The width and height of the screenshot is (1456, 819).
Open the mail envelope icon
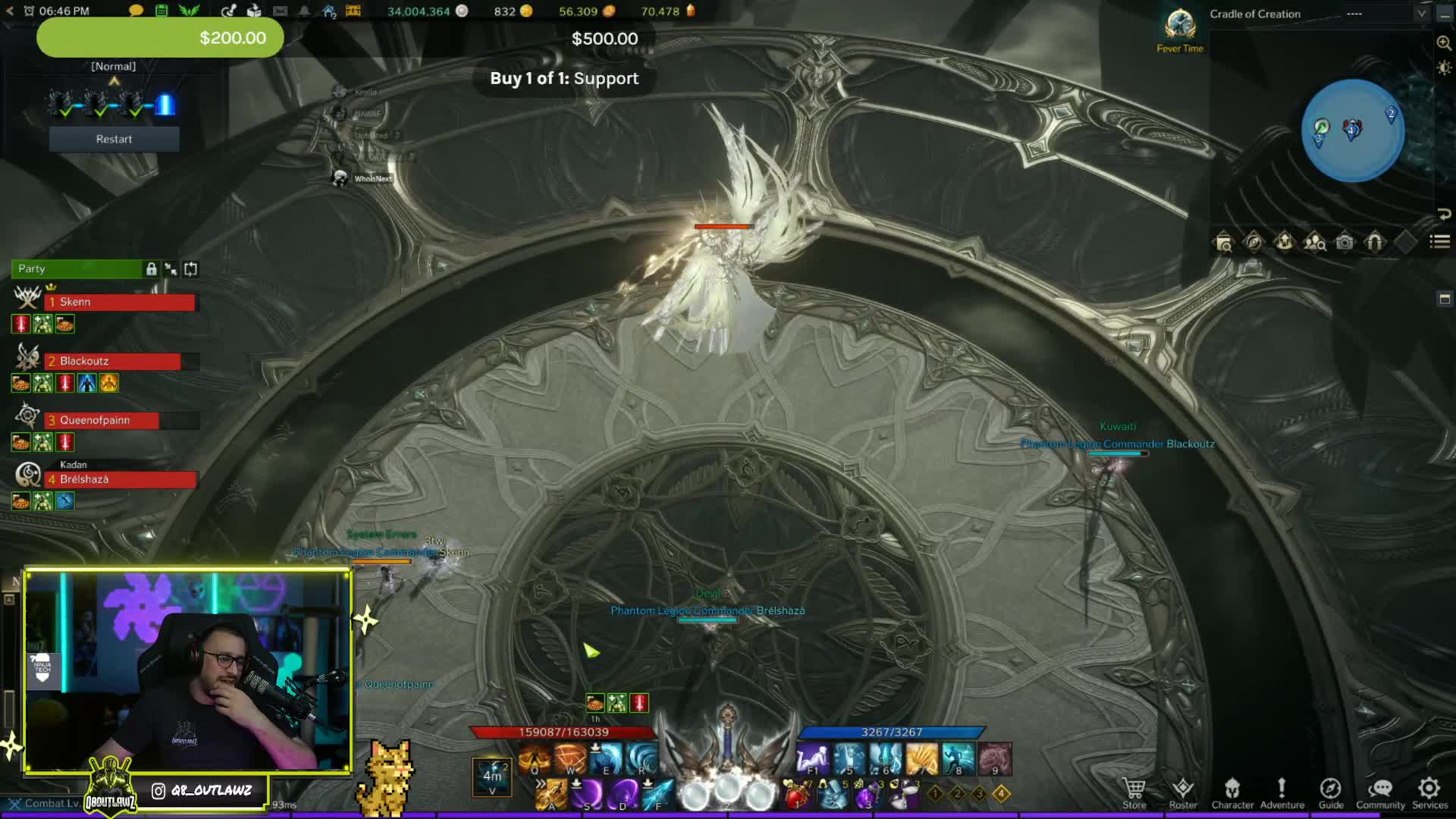[x=280, y=11]
